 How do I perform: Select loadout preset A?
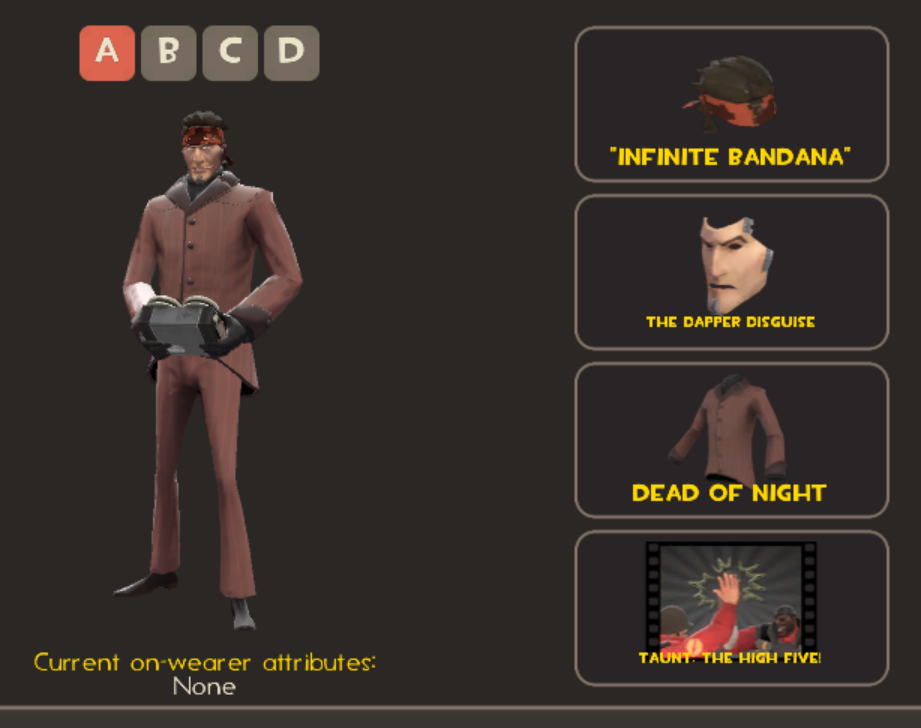point(107,53)
